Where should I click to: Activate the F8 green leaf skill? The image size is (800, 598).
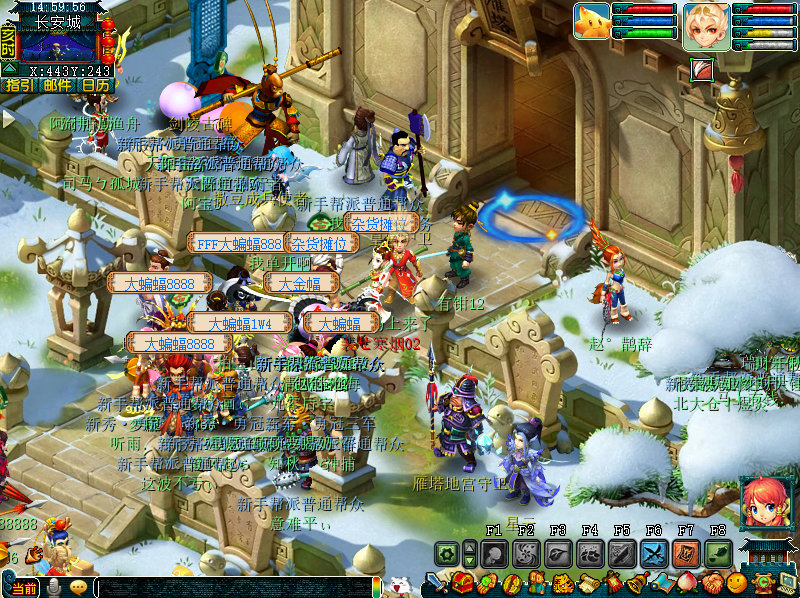click(717, 554)
